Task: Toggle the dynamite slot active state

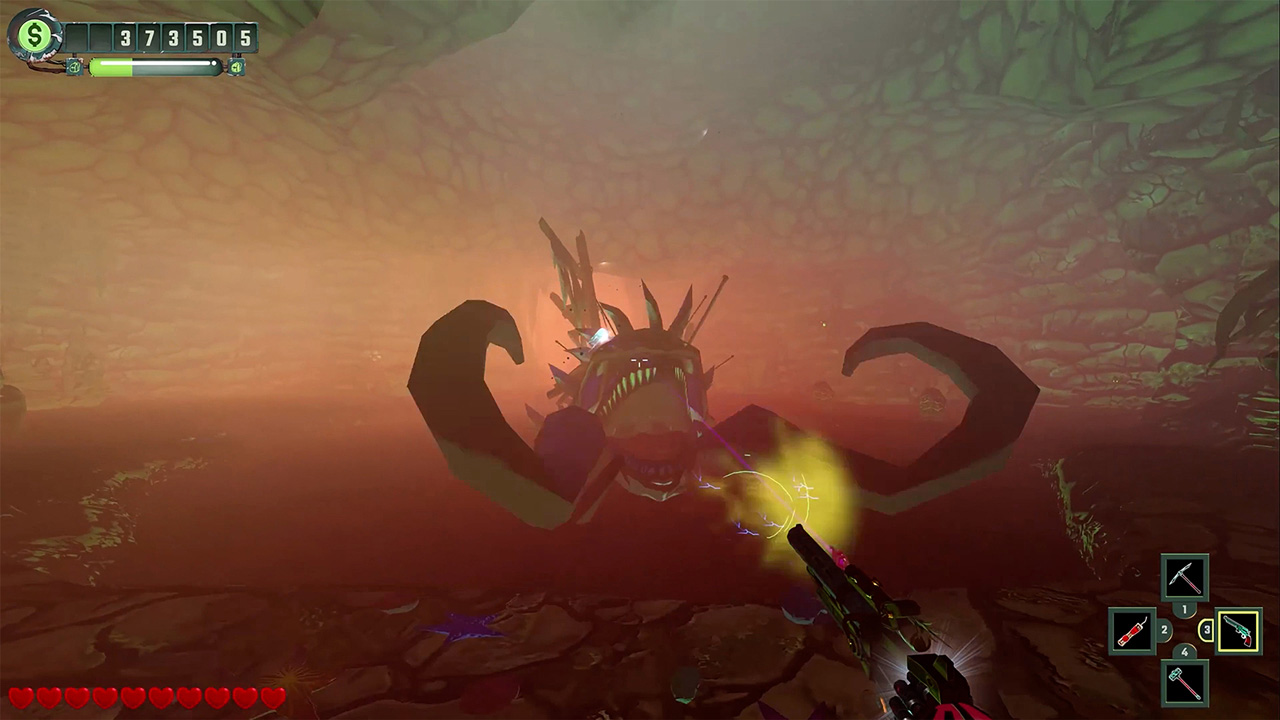Action: pyautogui.click(x=1133, y=630)
